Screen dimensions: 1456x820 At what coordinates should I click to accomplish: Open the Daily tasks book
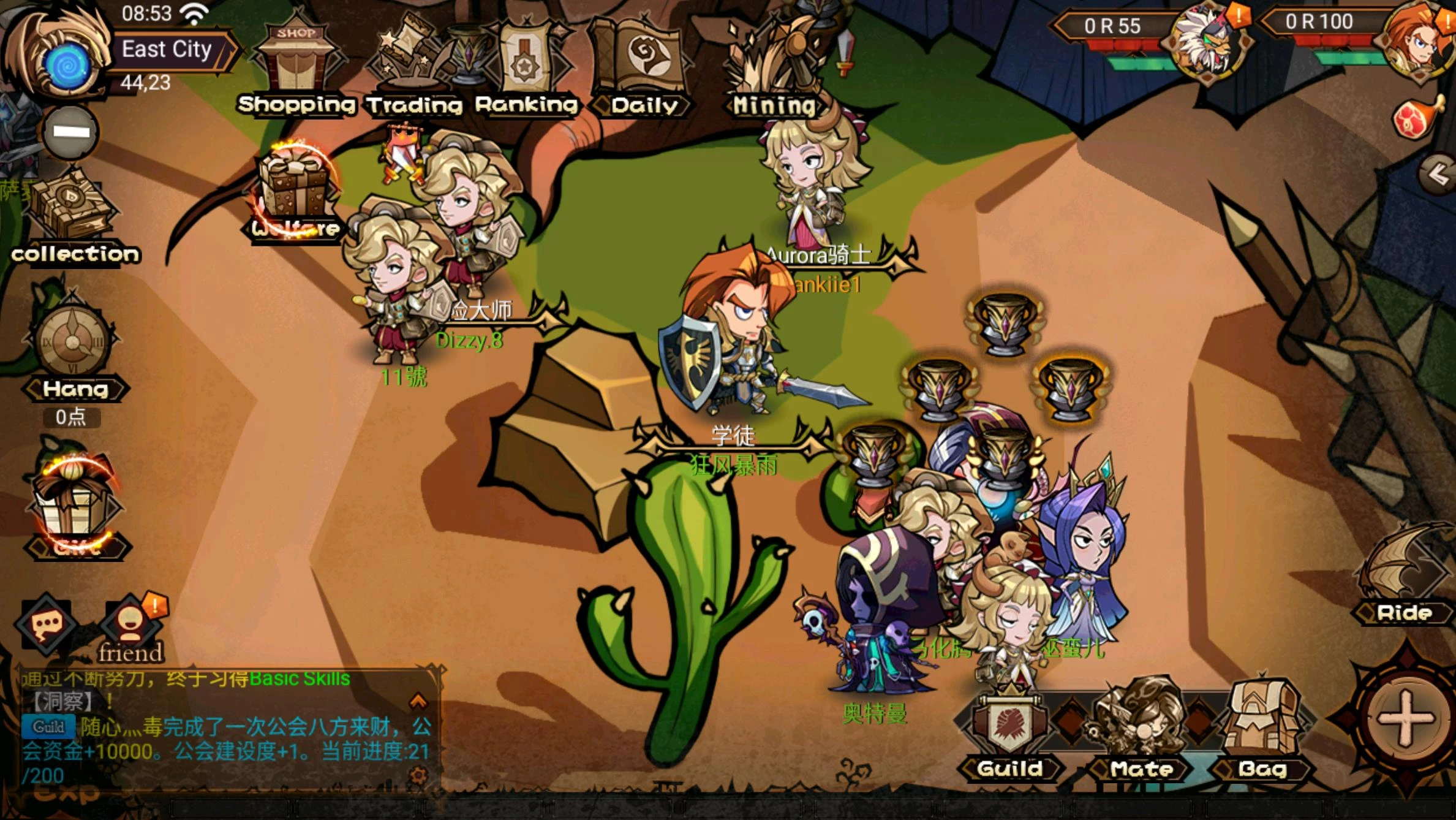[x=643, y=69]
